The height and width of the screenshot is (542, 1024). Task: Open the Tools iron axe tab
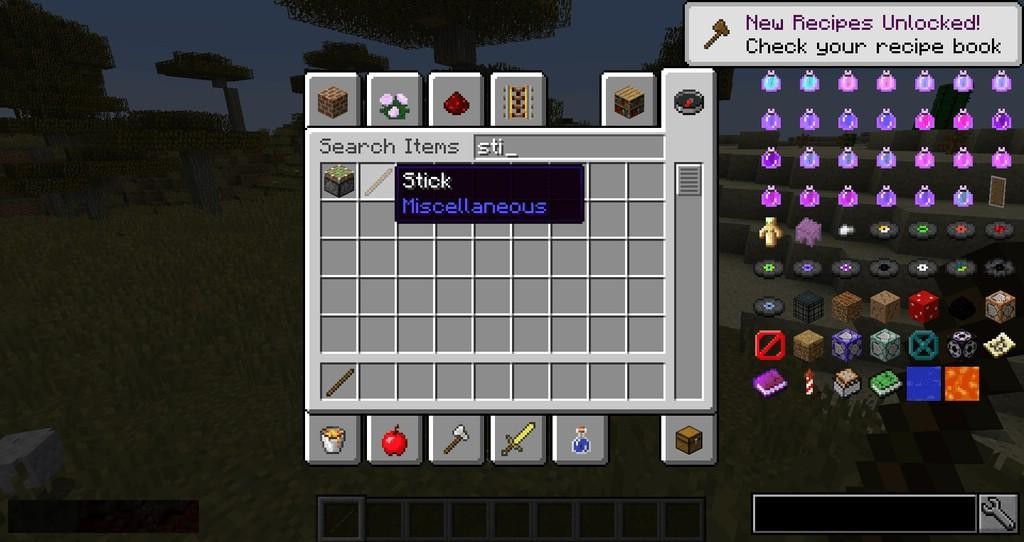tap(456, 439)
